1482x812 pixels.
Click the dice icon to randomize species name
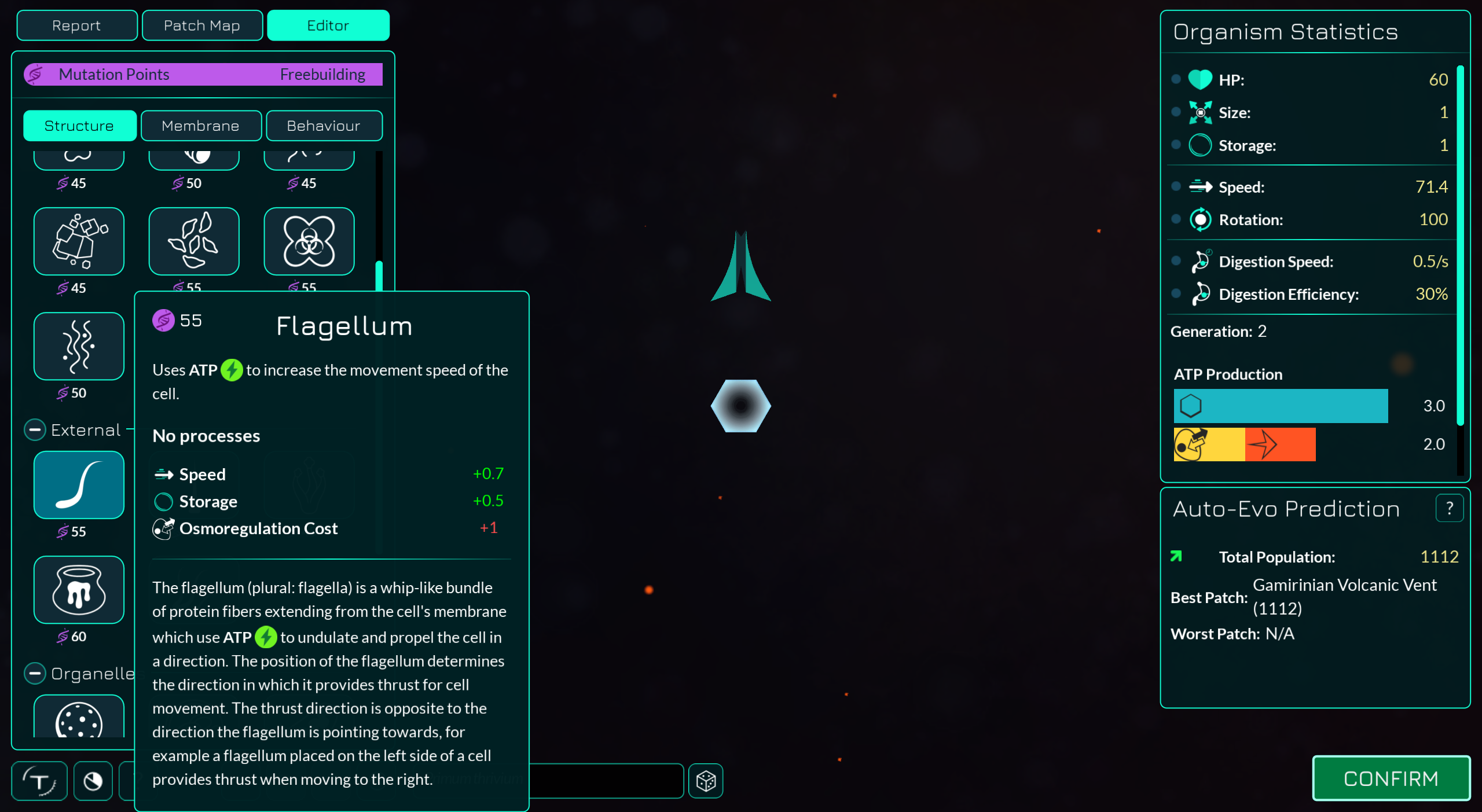coord(705,781)
